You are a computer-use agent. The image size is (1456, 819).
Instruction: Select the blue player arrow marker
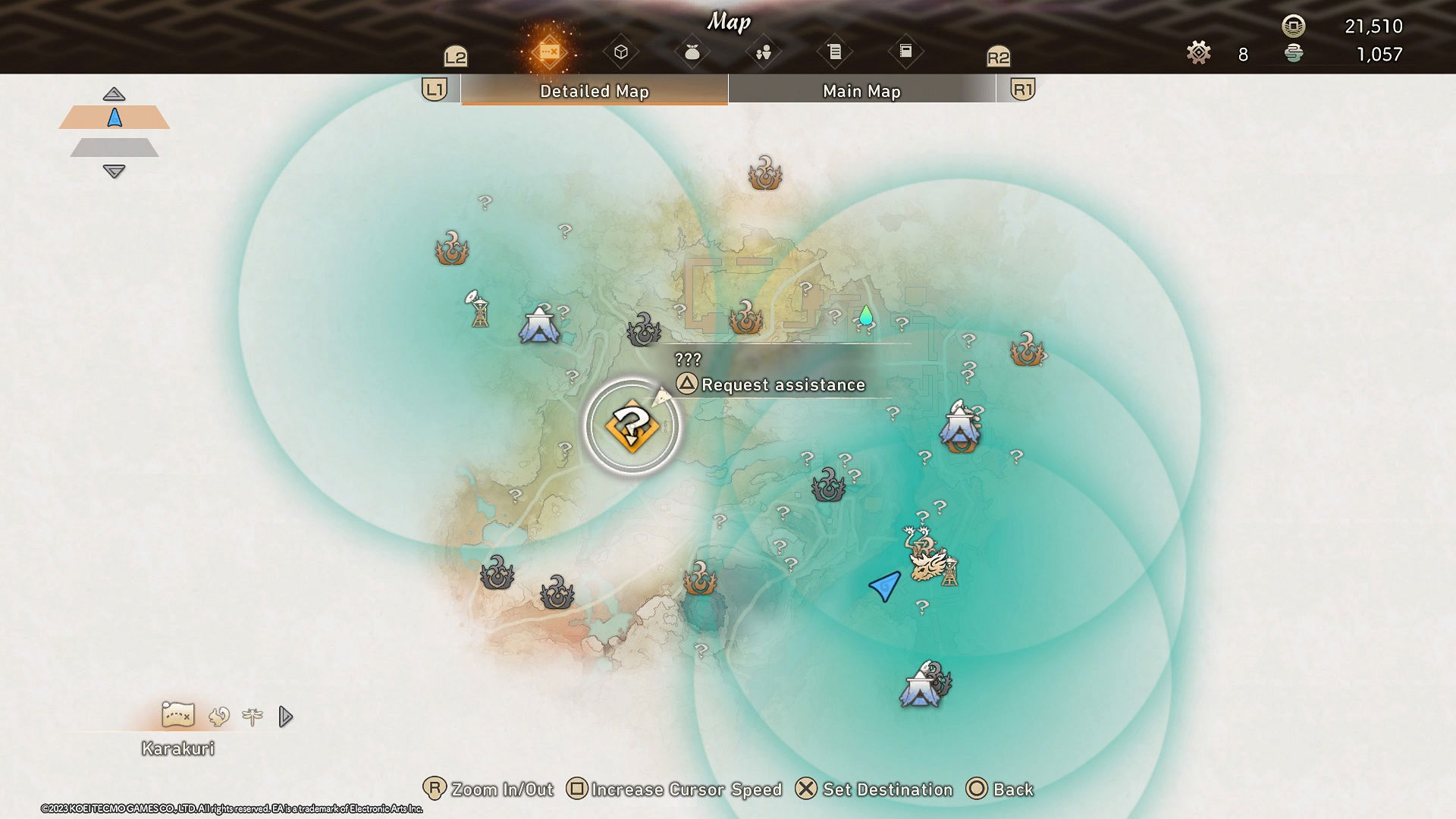point(885,585)
